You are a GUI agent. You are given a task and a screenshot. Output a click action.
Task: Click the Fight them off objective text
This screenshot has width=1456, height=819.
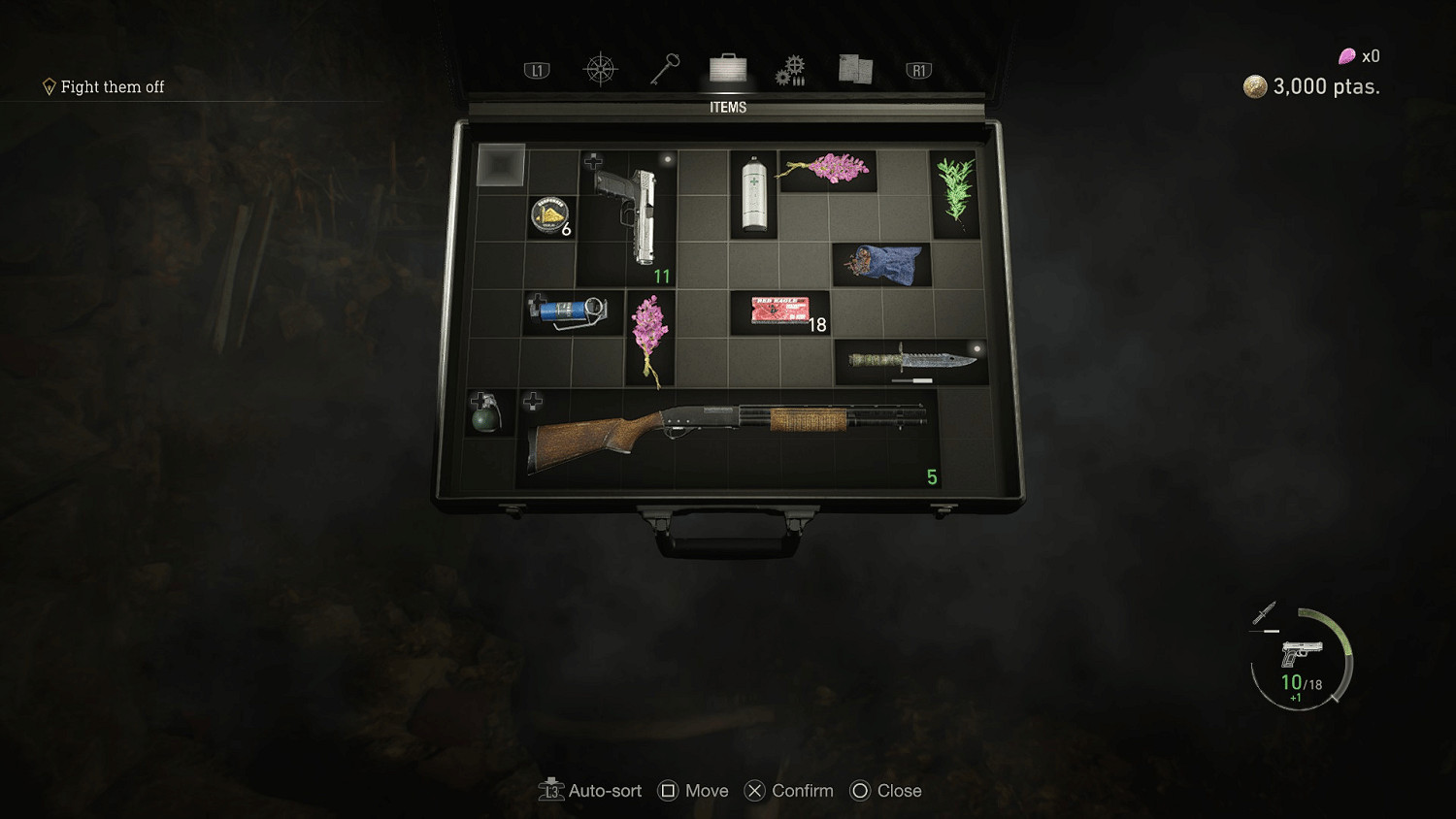coord(113,86)
